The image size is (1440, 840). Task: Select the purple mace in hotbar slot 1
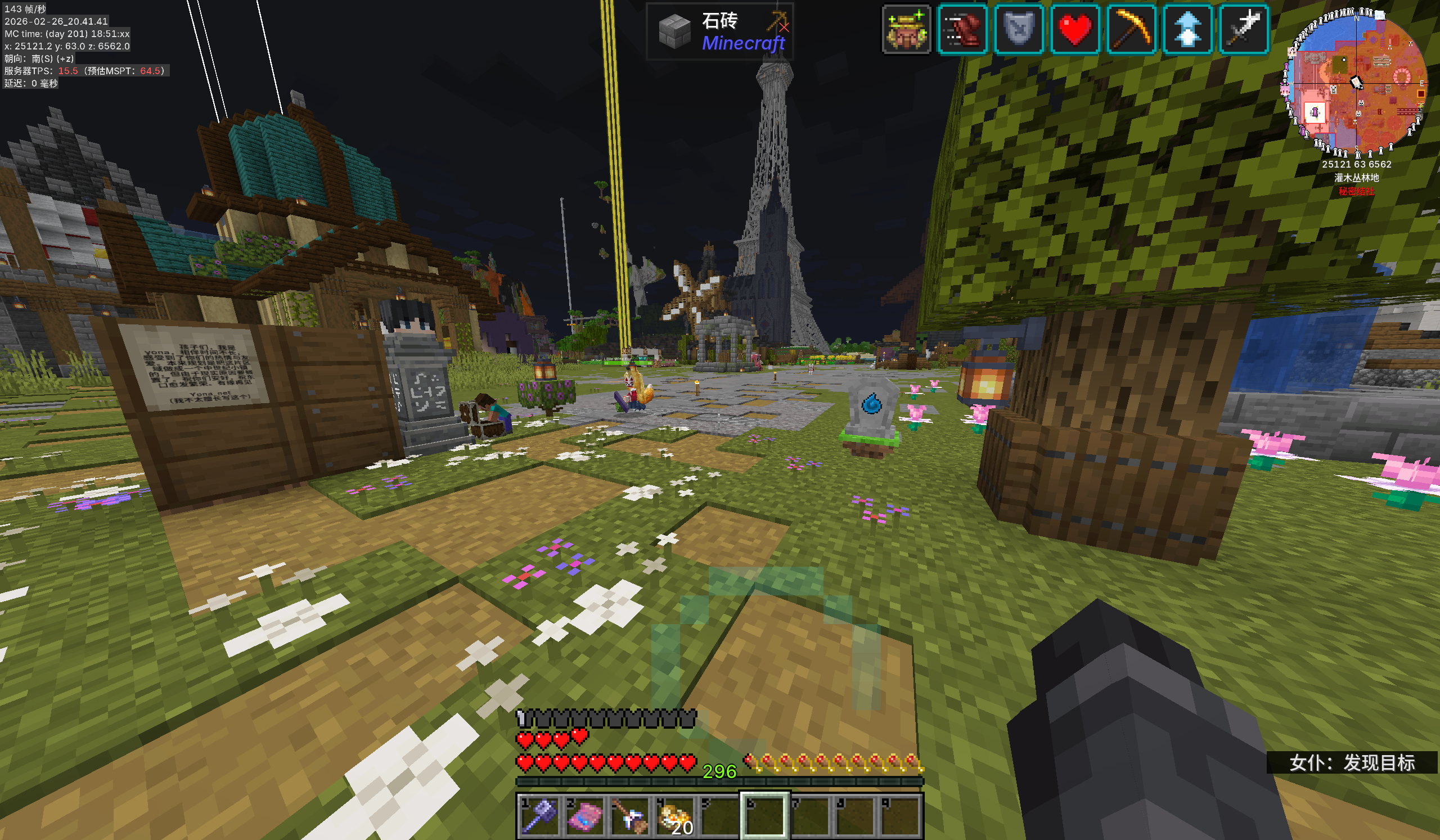(539, 815)
